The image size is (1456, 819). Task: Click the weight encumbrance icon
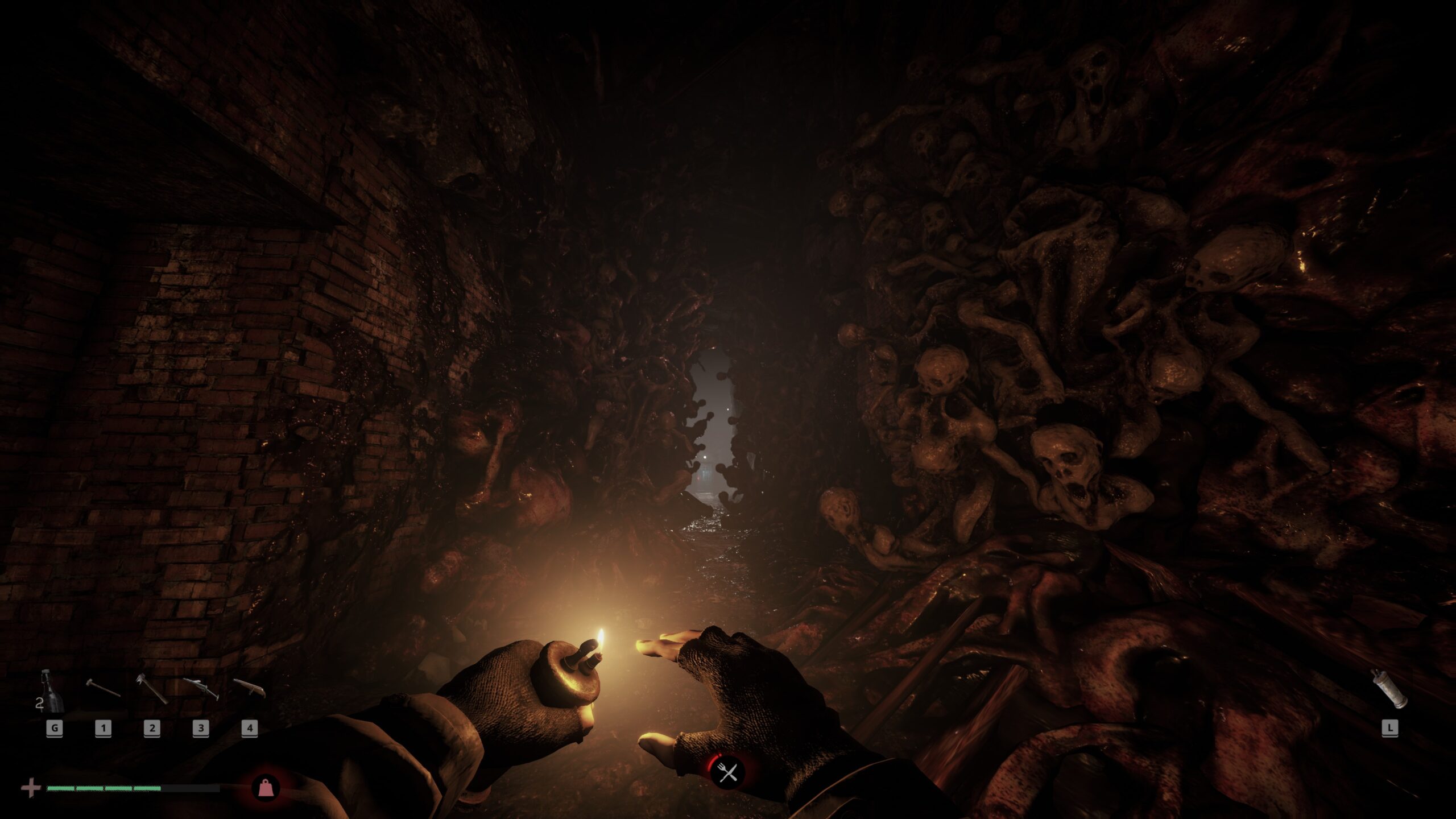pos(264,788)
